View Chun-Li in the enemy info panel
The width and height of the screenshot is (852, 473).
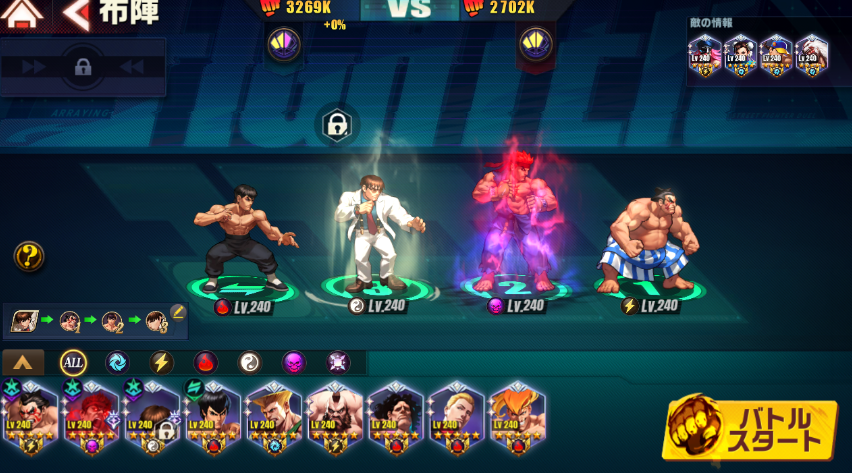pos(738,54)
